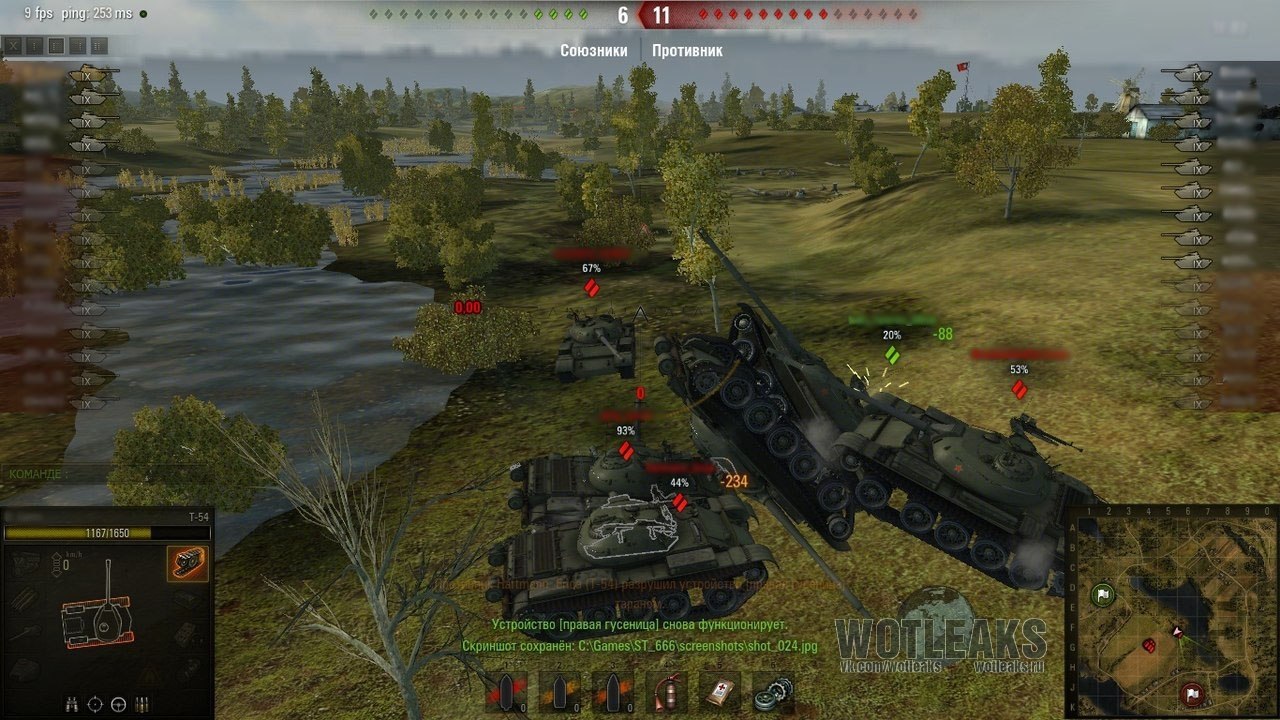Click the damaged track module icon
This screenshot has height=720, width=1280.
[188, 564]
